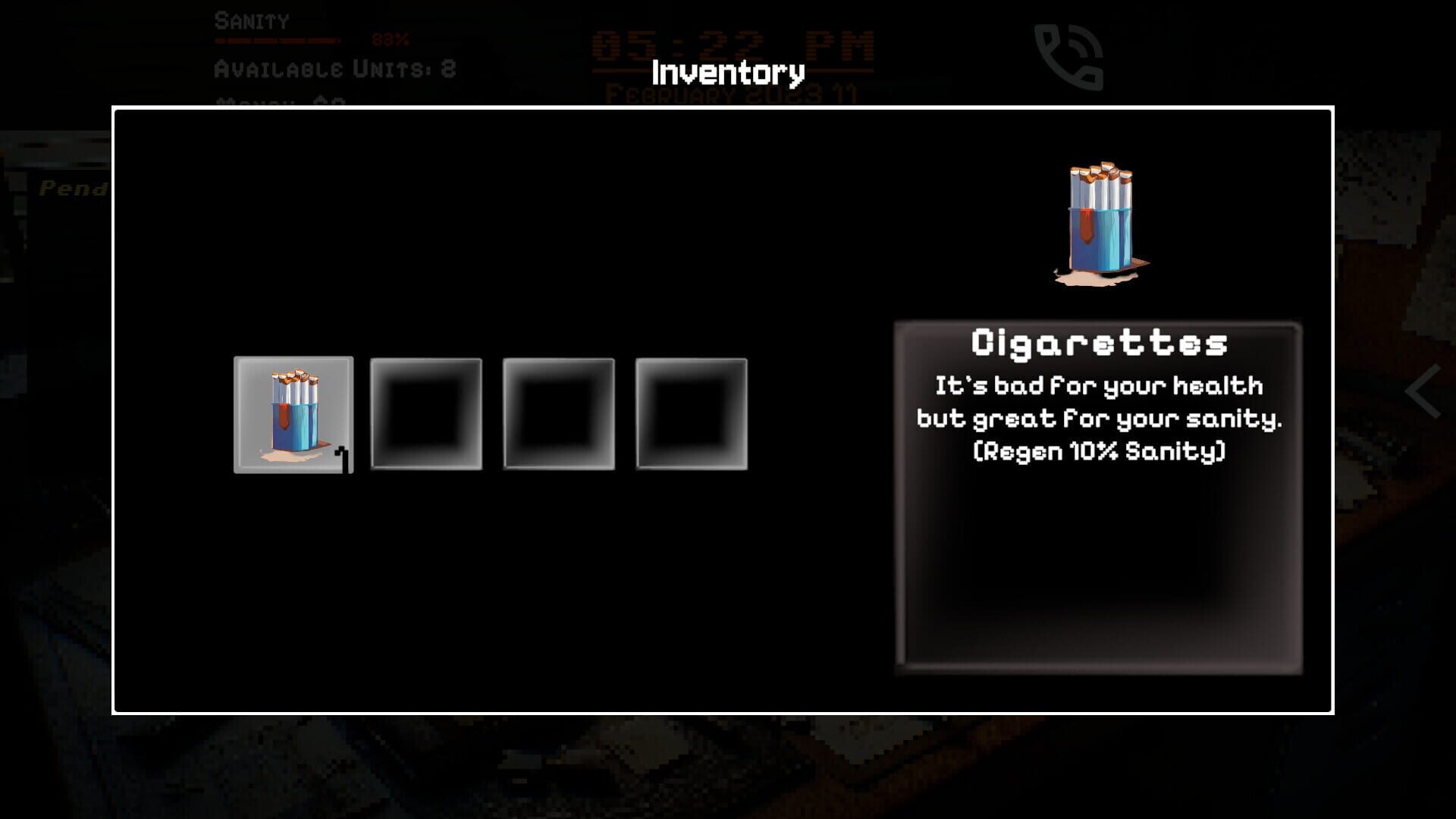Select the fourth empty inventory slot

click(x=691, y=415)
